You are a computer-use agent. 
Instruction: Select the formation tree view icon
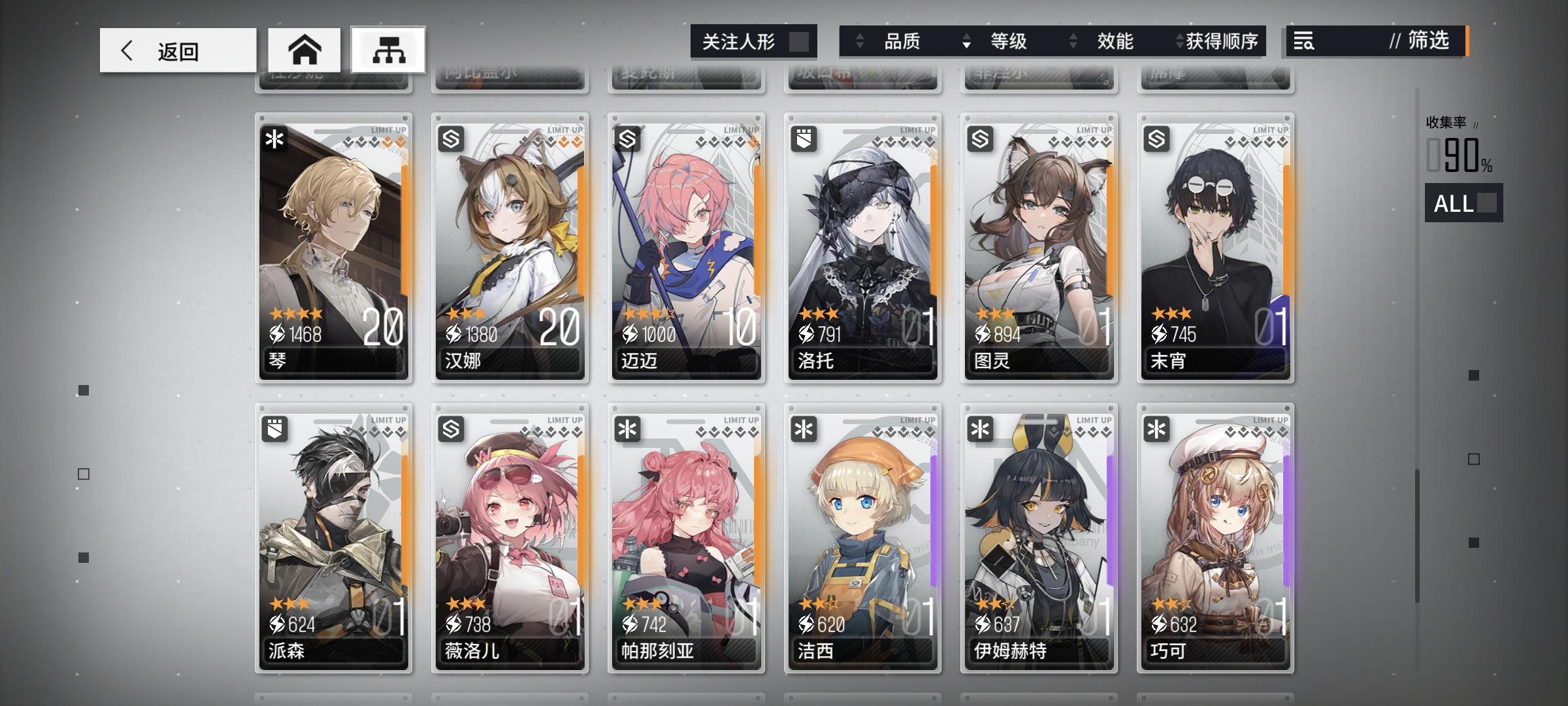[387, 49]
